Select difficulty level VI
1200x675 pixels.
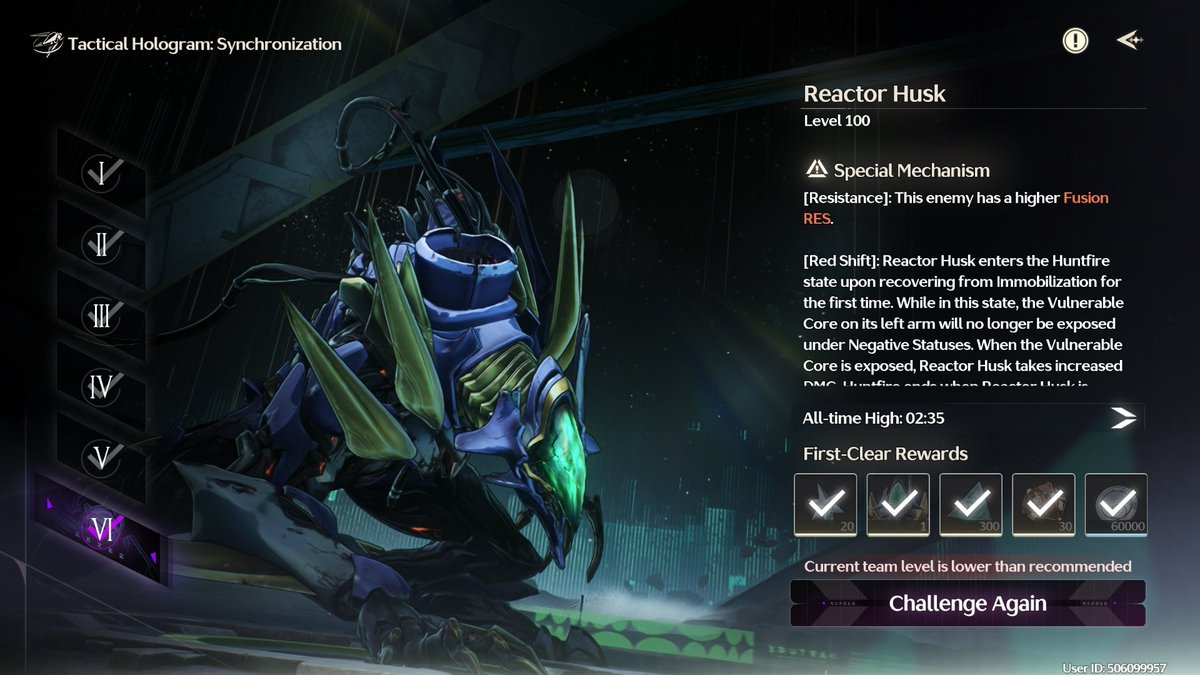pyautogui.click(x=102, y=528)
